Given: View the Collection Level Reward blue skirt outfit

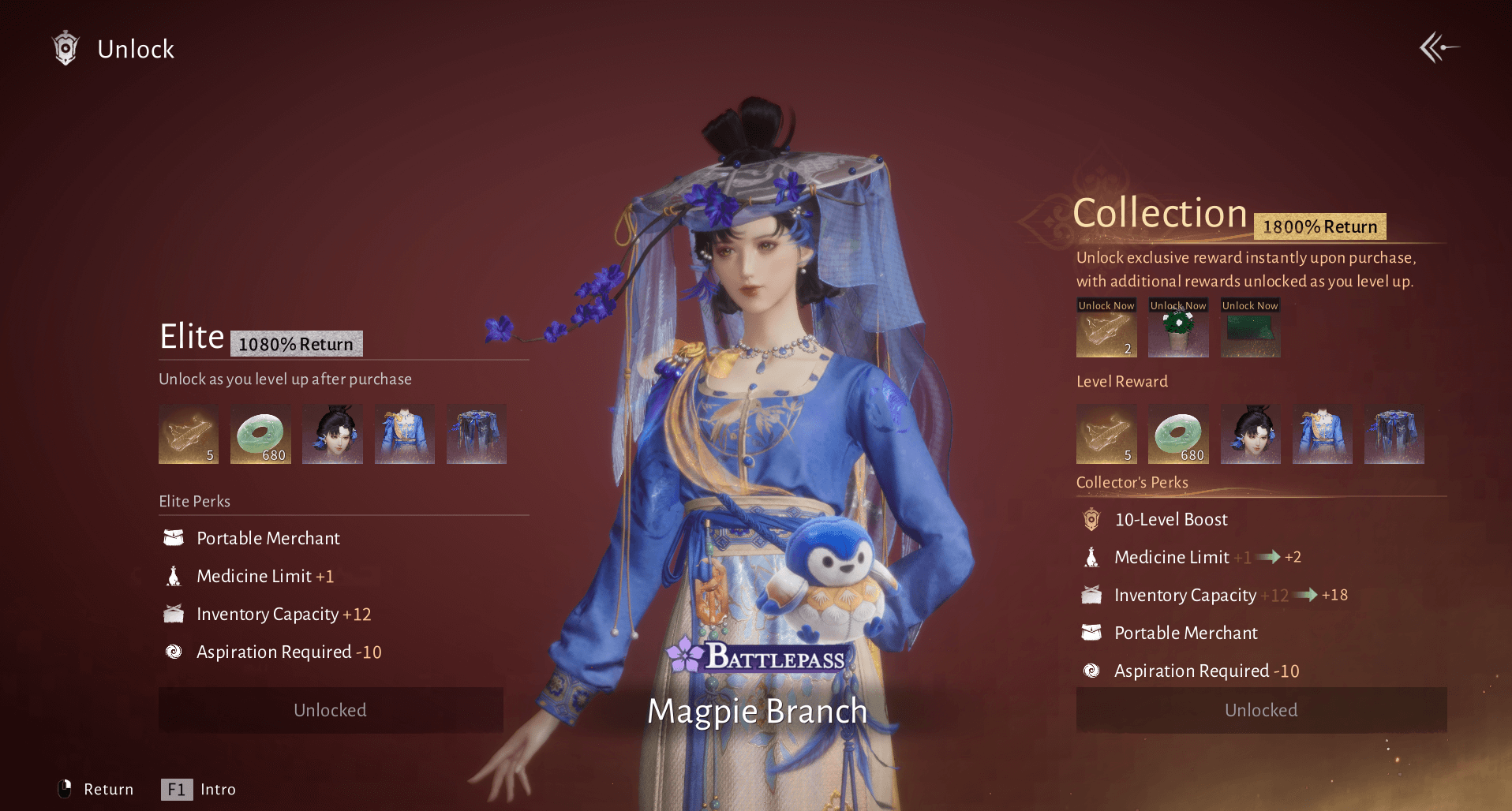Looking at the screenshot, I should click(x=1394, y=434).
